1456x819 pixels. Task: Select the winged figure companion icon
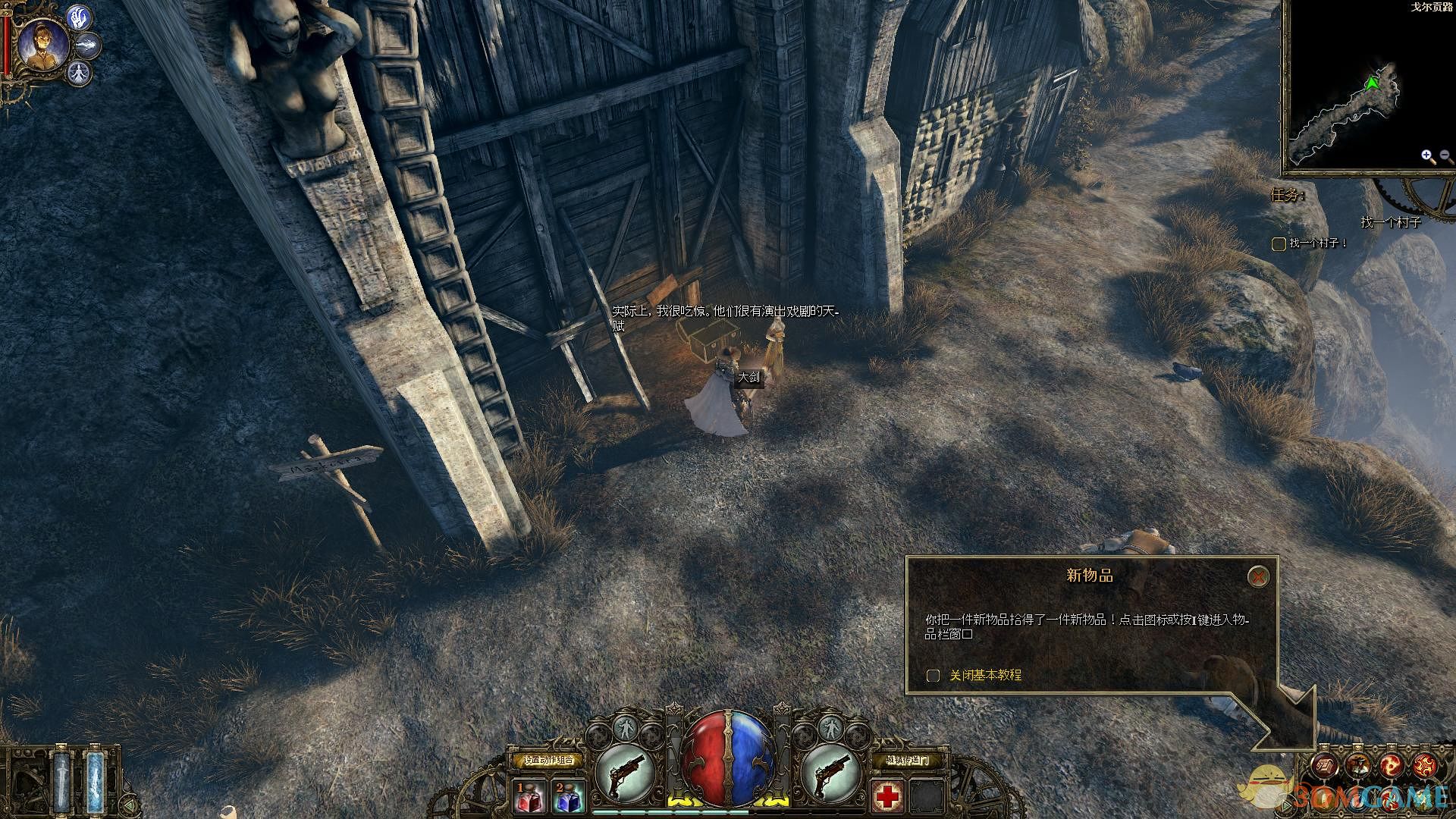click(80, 73)
